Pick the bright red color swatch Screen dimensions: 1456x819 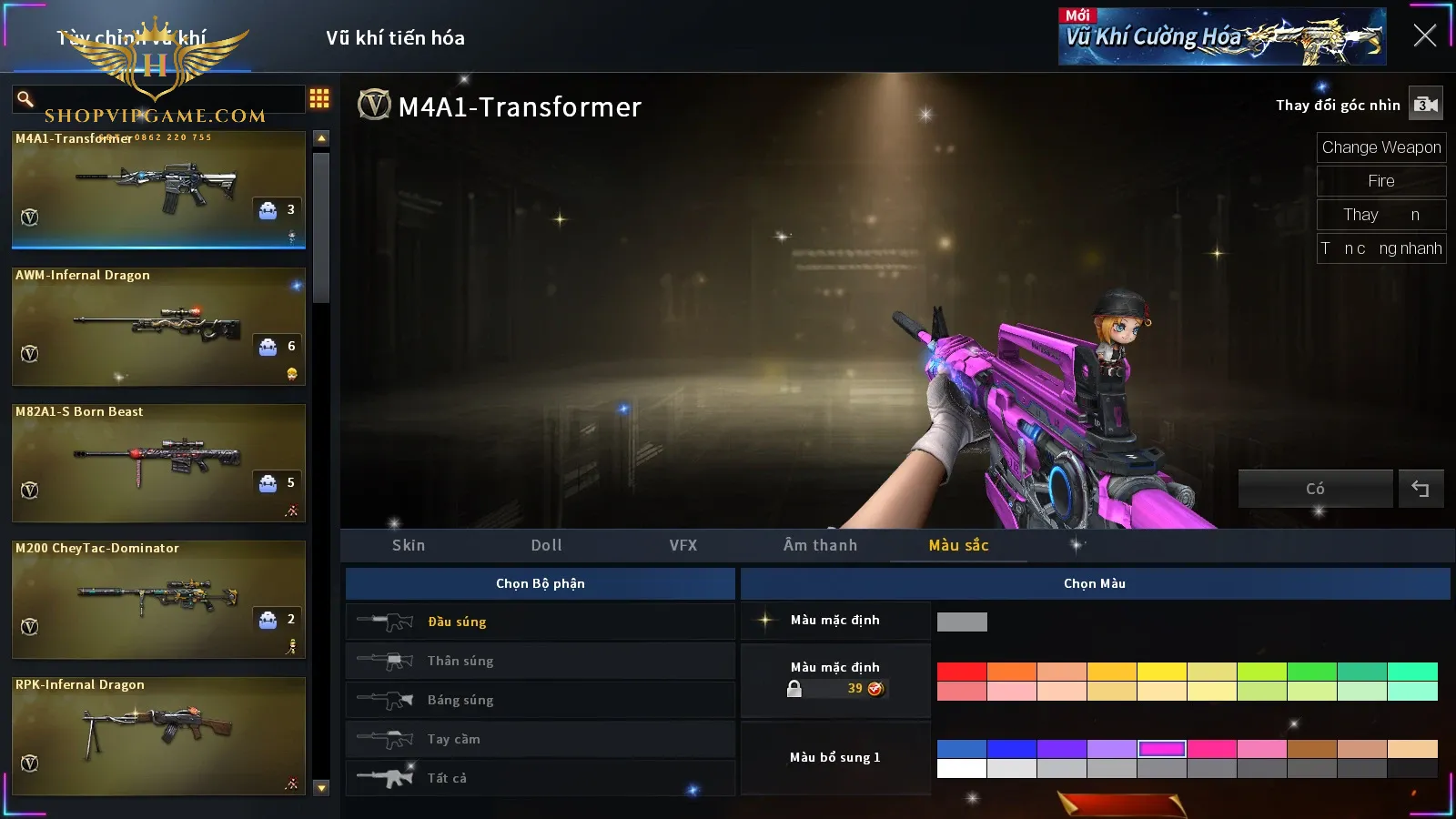(x=961, y=672)
